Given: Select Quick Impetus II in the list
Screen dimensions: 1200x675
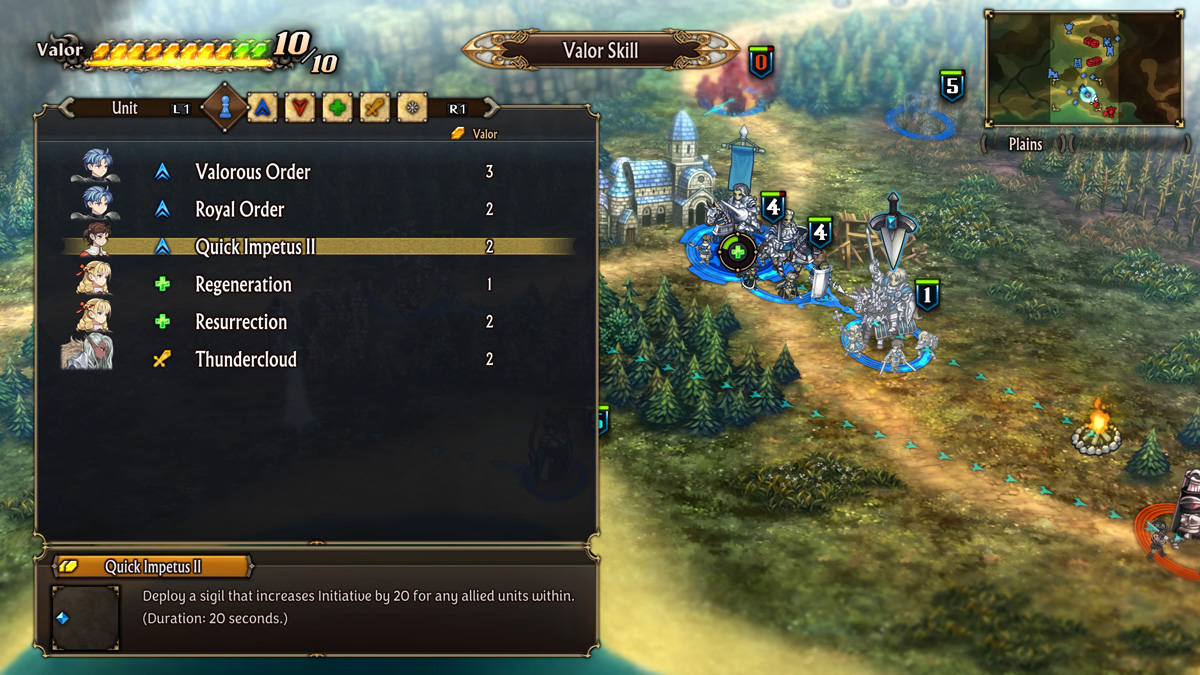Looking at the screenshot, I should [255, 247].
